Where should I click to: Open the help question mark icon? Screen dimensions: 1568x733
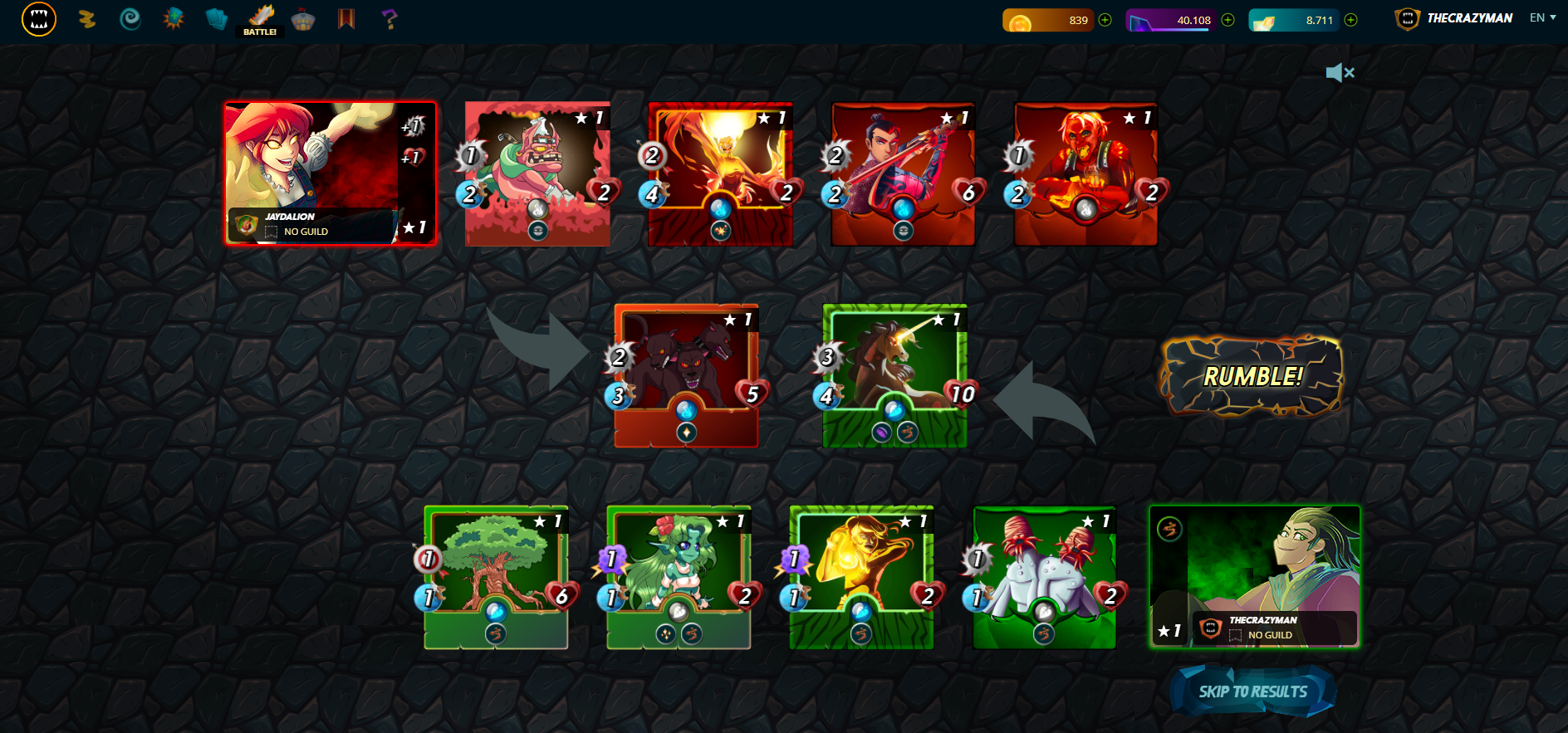pos(388,18)
